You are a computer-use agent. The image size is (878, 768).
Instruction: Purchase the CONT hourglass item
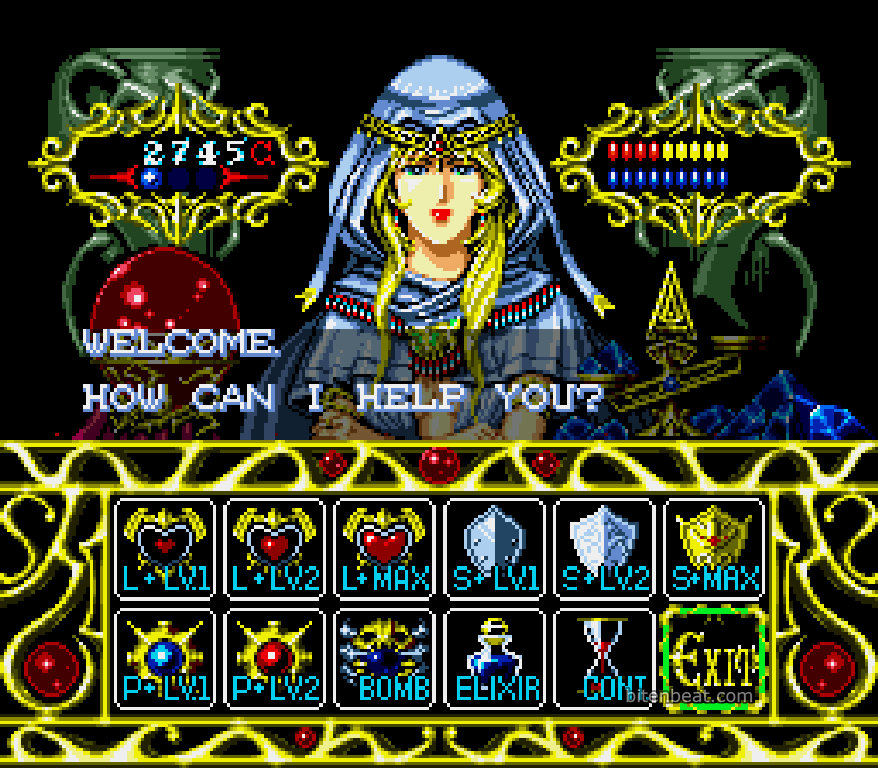[x=605, y=659]
